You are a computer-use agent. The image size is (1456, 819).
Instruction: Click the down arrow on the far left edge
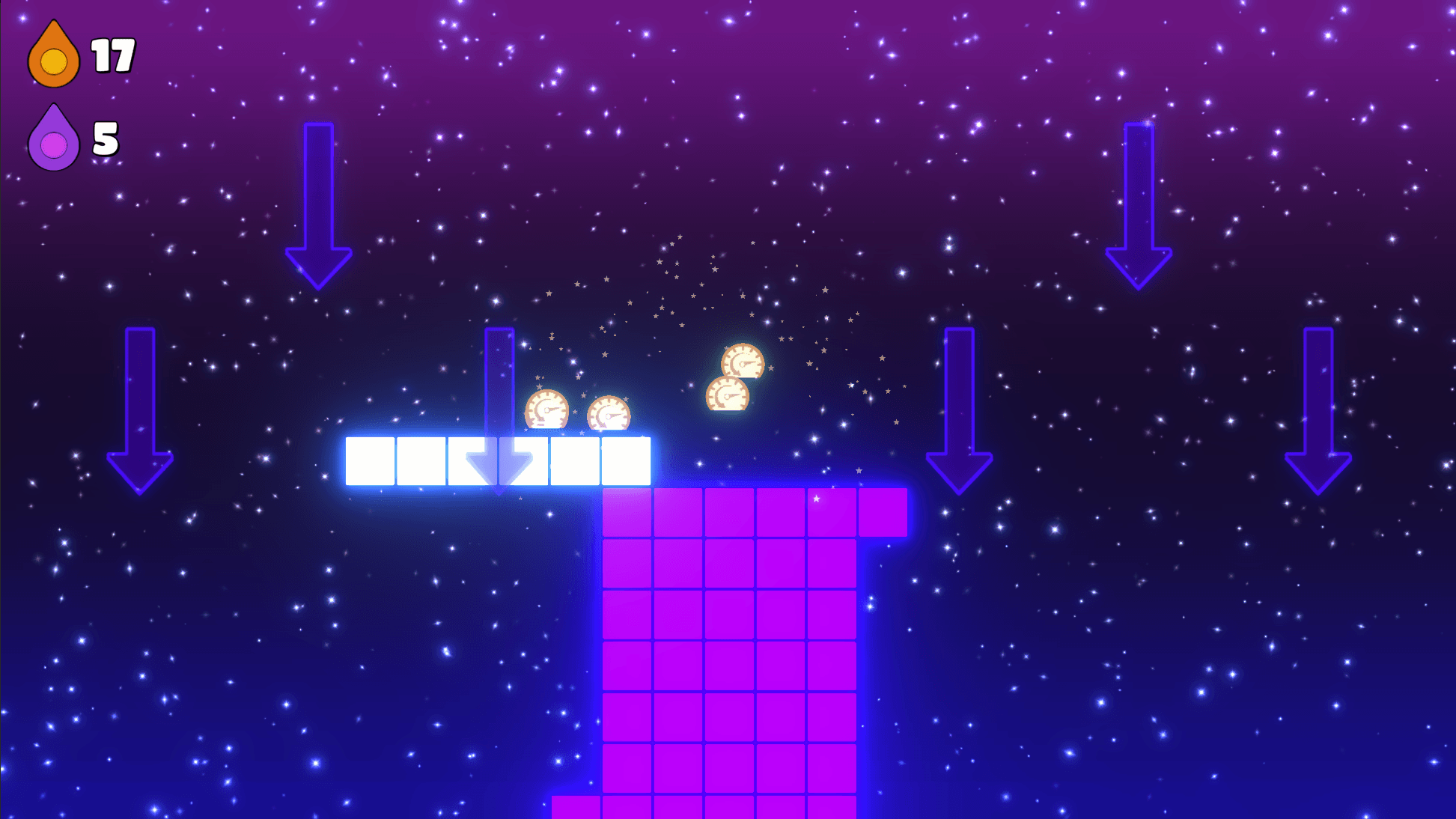pos(138,408)
